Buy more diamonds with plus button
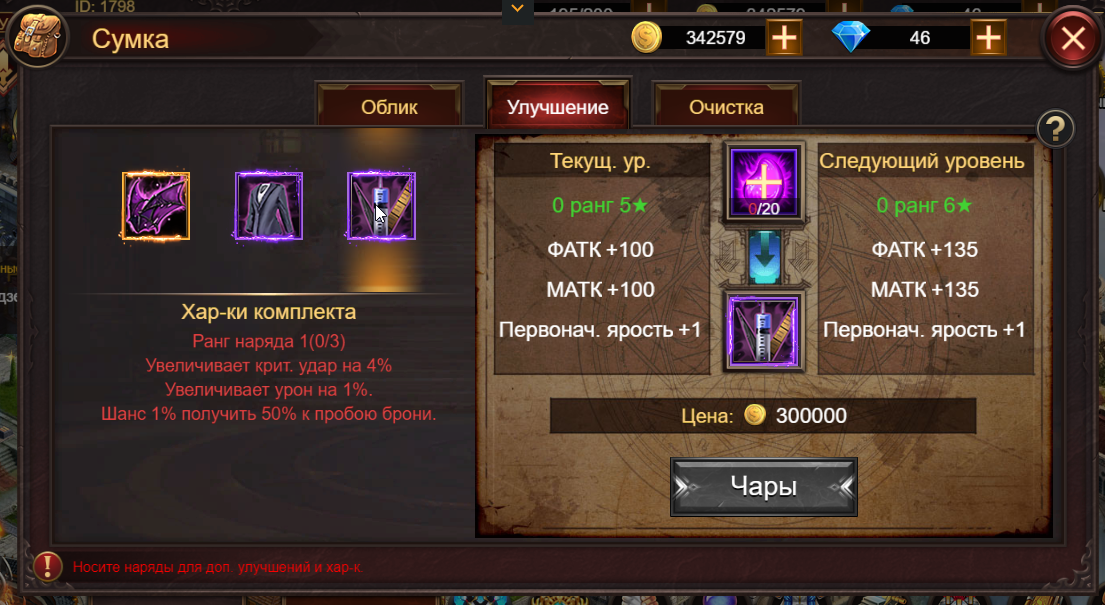The width and height of the screenshot is (1105, 605). click(988, 38)
